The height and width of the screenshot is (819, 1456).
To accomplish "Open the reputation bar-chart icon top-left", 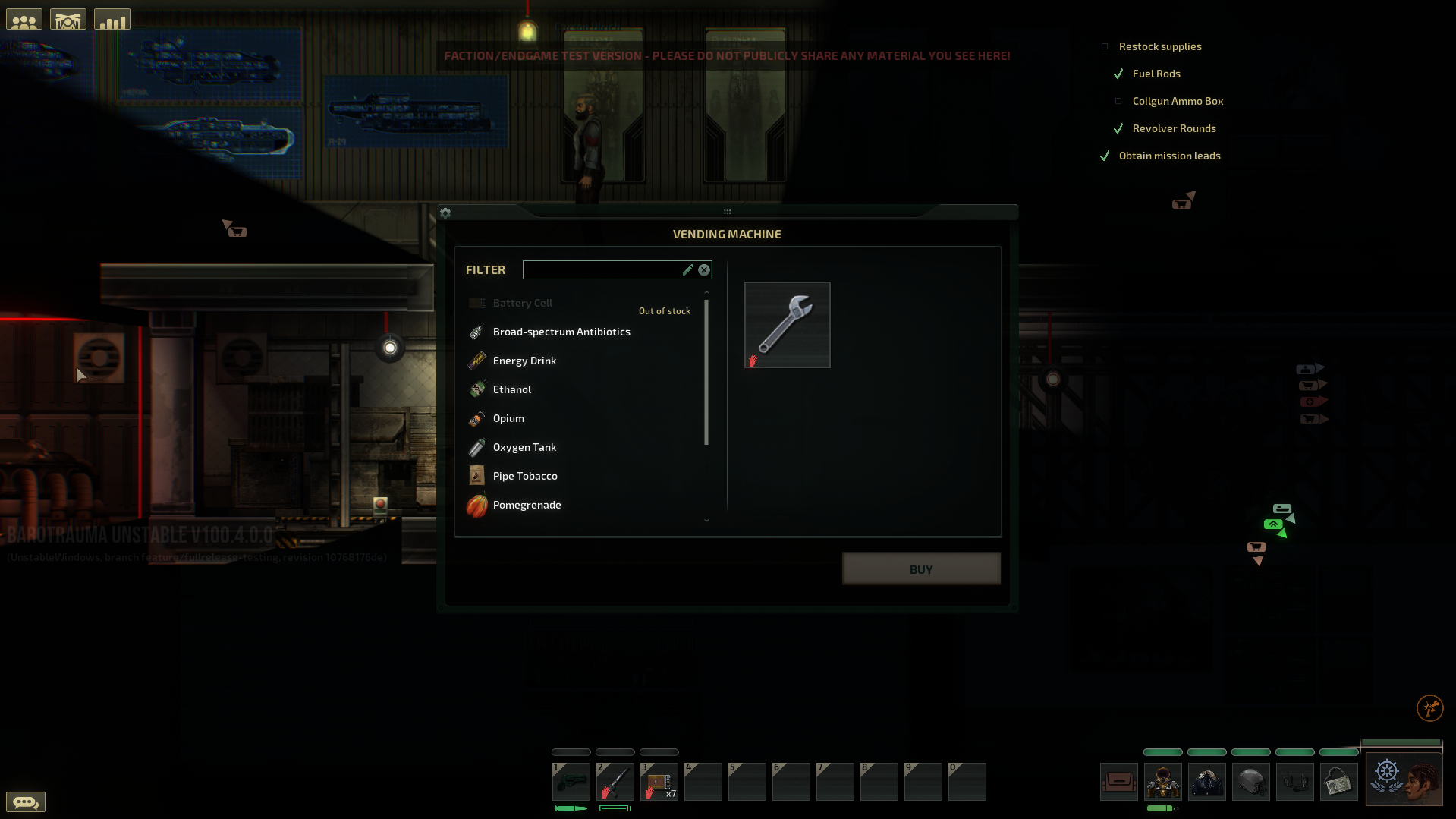I will click(112, 18).
